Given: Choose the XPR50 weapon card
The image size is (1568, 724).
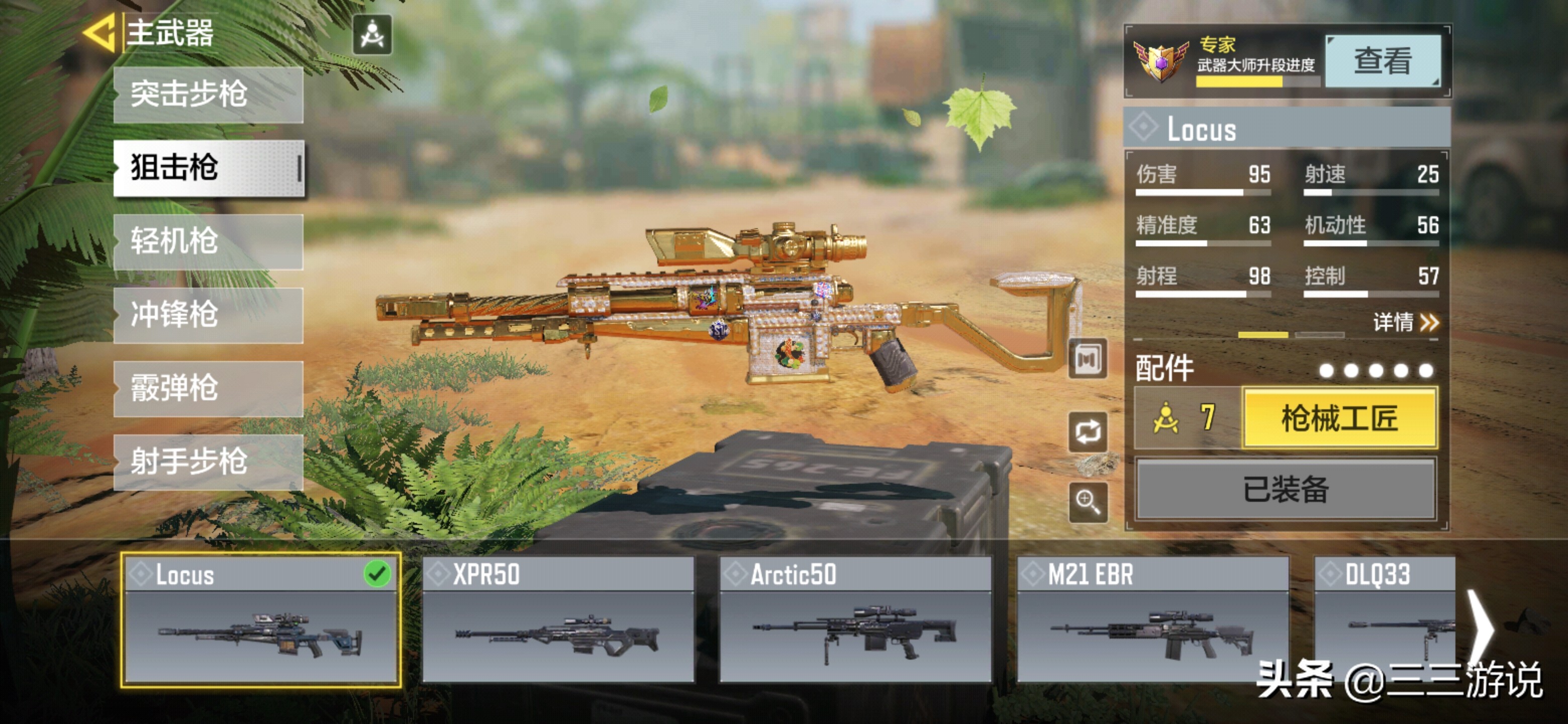Looking at the screenshot, I should 557,620.
